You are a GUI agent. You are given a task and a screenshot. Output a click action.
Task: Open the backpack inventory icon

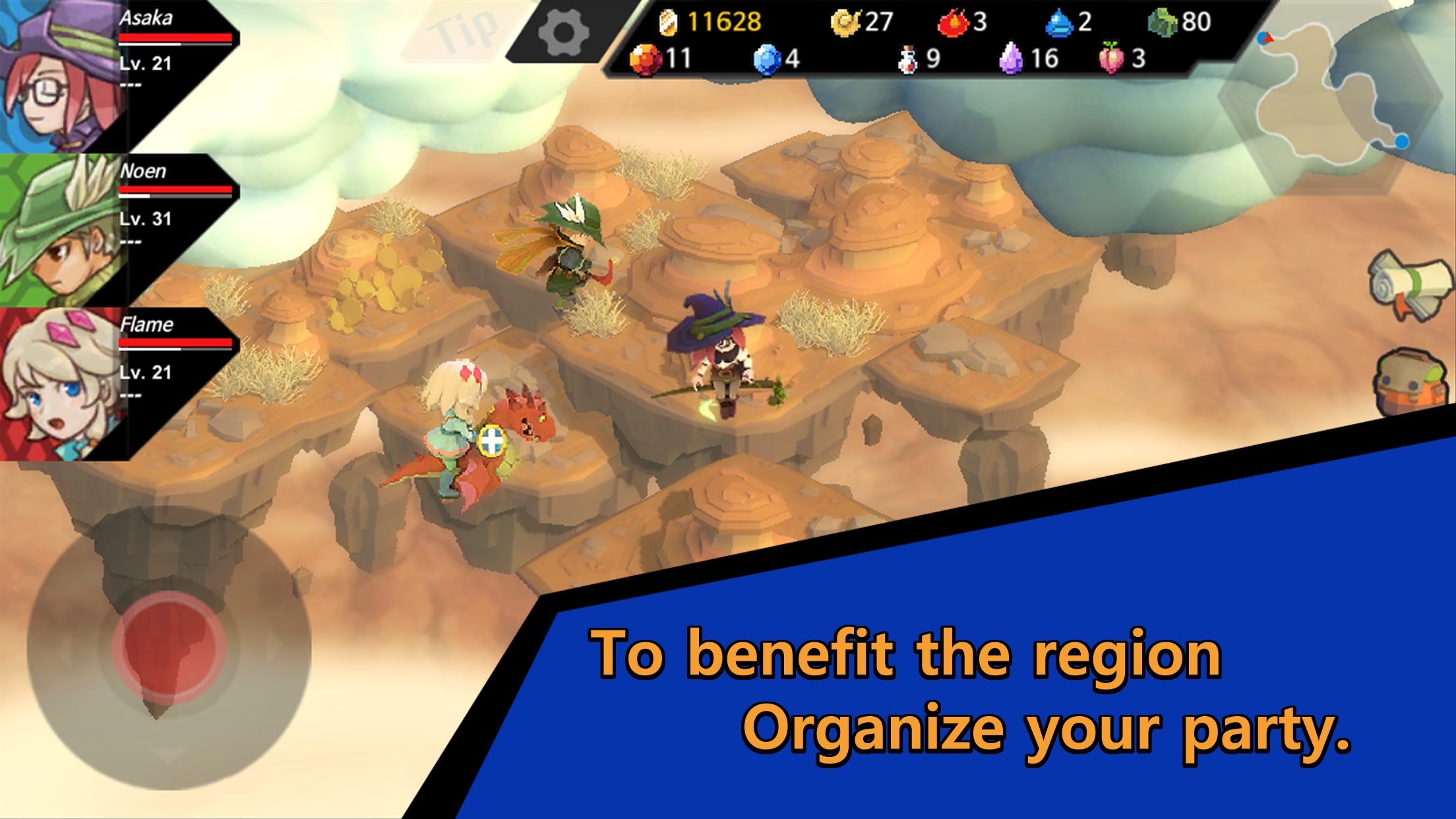point(1412,382)
